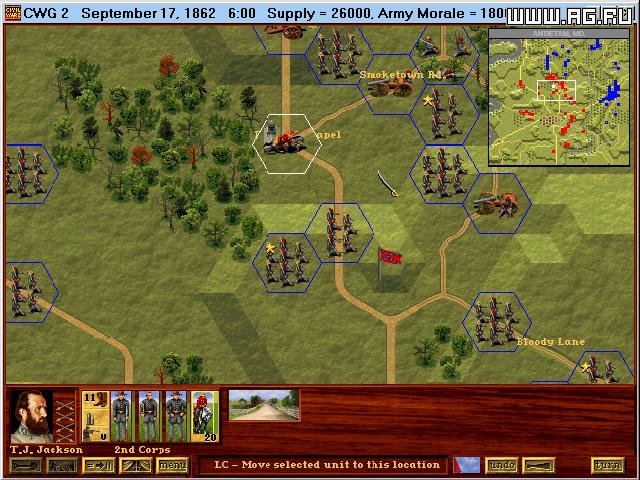Click the window title bar icon
The image size is (640, 480).
pyautogui.click(x=10, y=12)
